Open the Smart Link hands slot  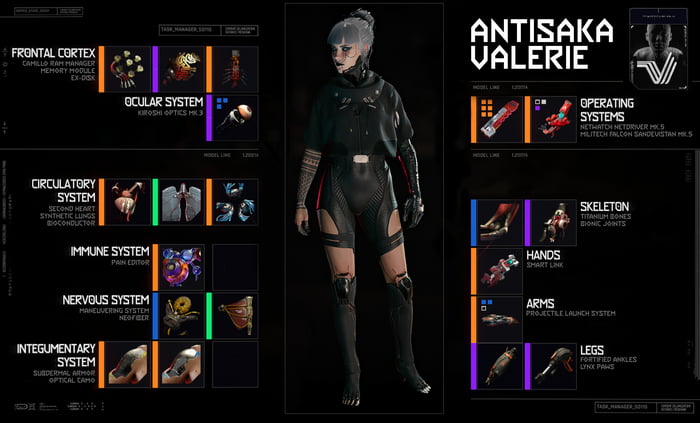pyautogui.click(x=499, y=270)
